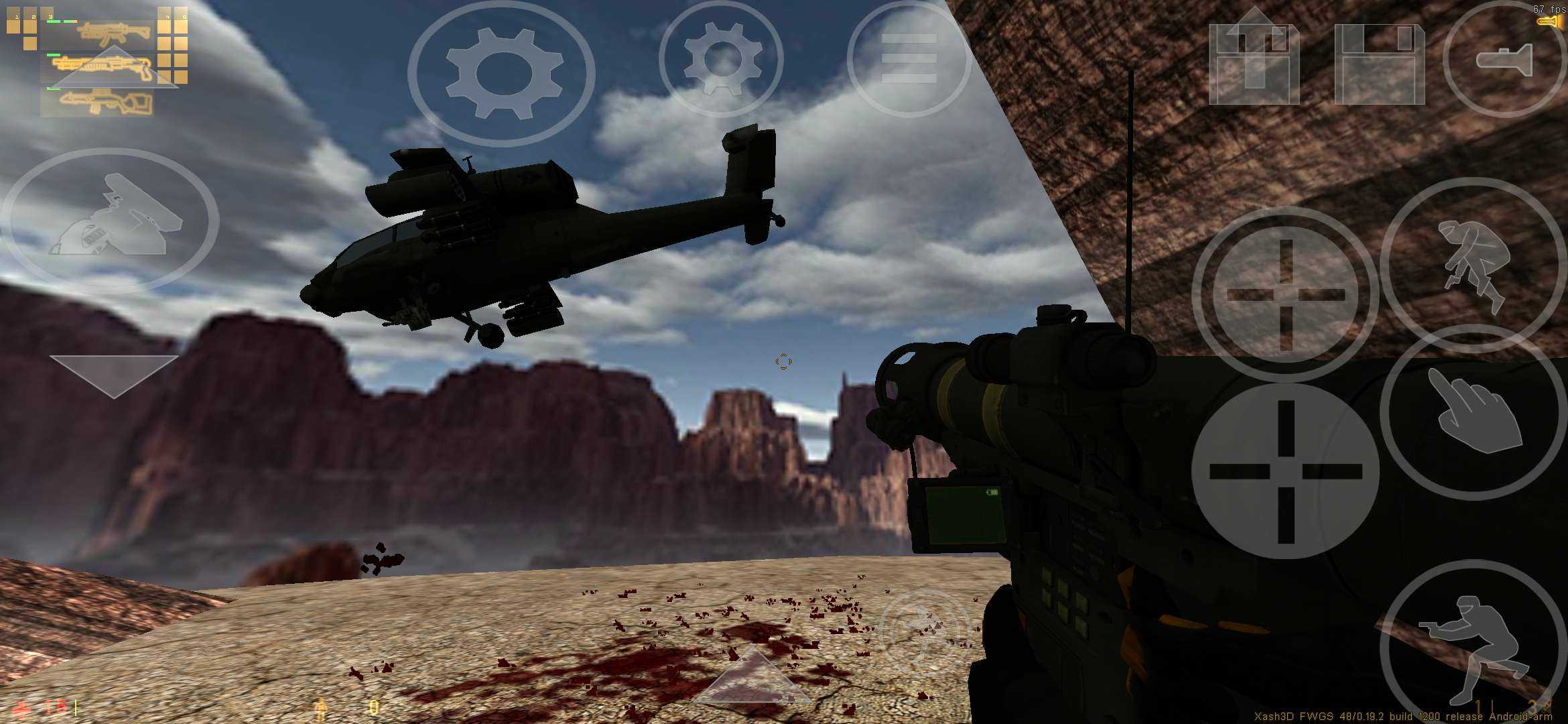
Task: Tap the large crosshair secondary attack pad
Action: click(x=1287, y=469)
